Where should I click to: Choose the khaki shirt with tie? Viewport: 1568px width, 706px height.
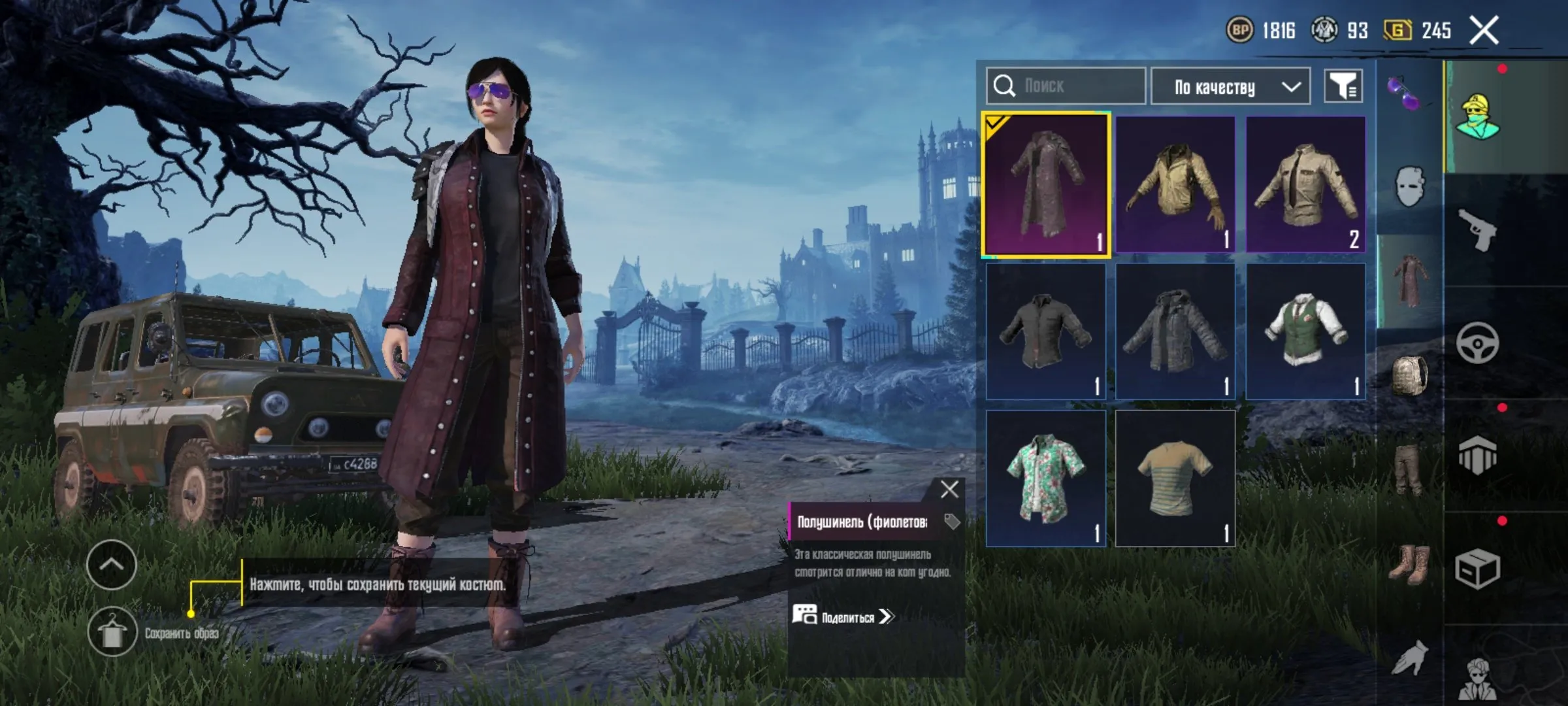point(1305,185)
